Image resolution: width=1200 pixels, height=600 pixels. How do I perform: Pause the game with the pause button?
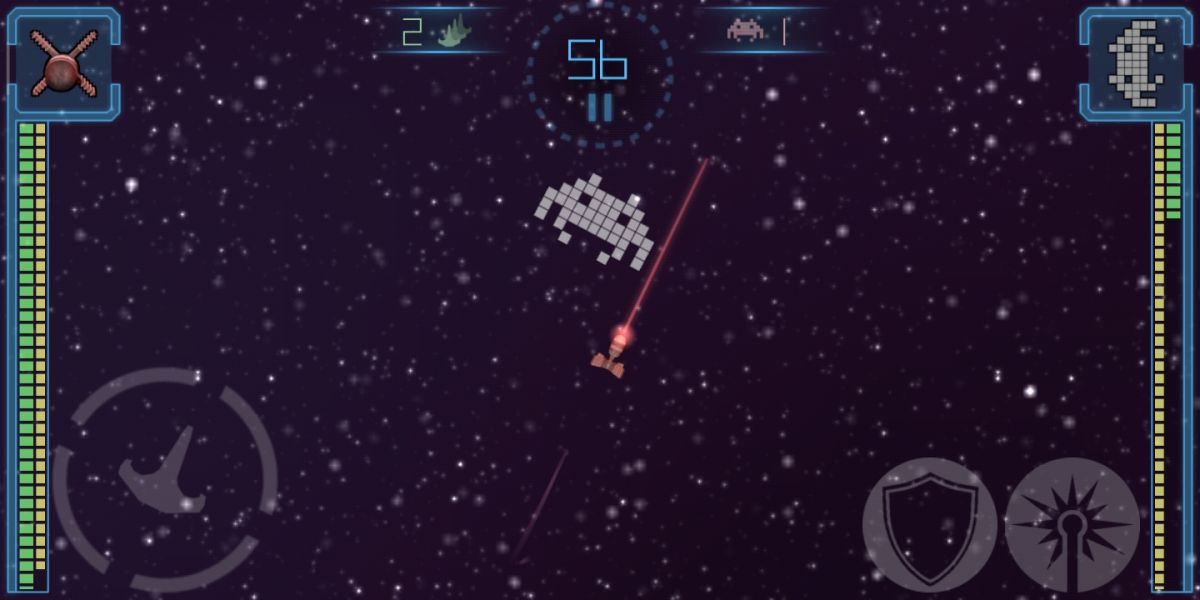click(599, 107)
